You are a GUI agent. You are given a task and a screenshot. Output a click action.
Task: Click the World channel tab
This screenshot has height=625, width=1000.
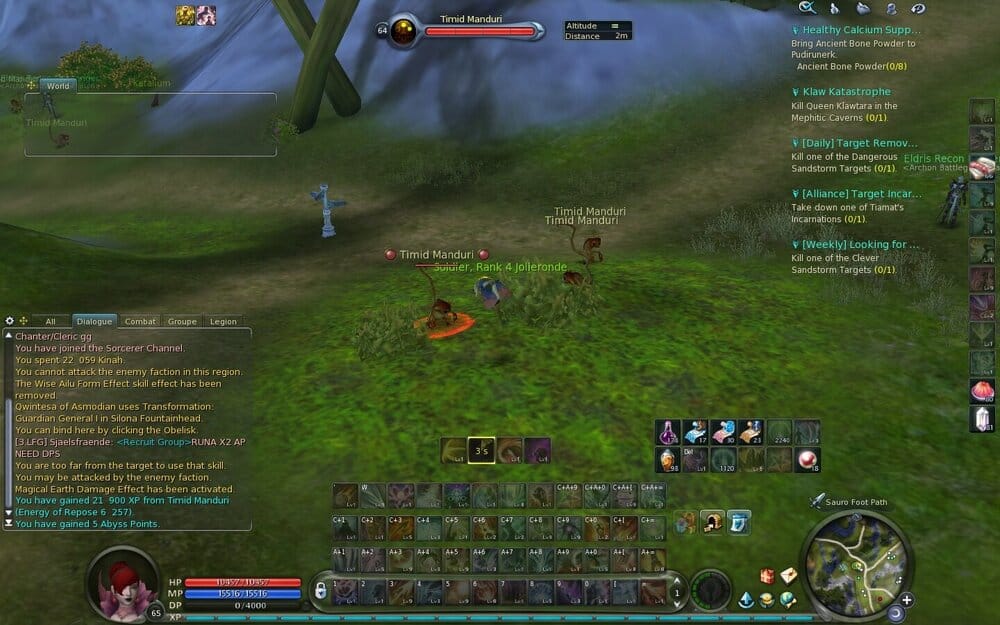coord(58,86)
